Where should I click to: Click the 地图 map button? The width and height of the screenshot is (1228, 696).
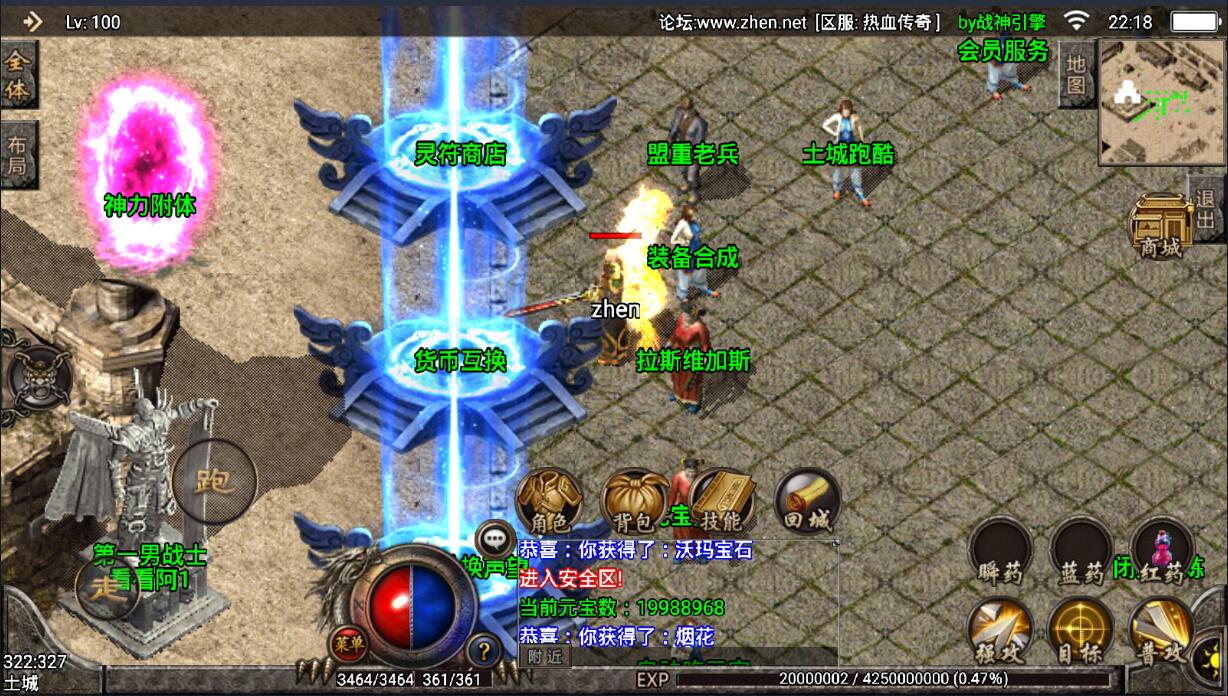coord(1076,73)
